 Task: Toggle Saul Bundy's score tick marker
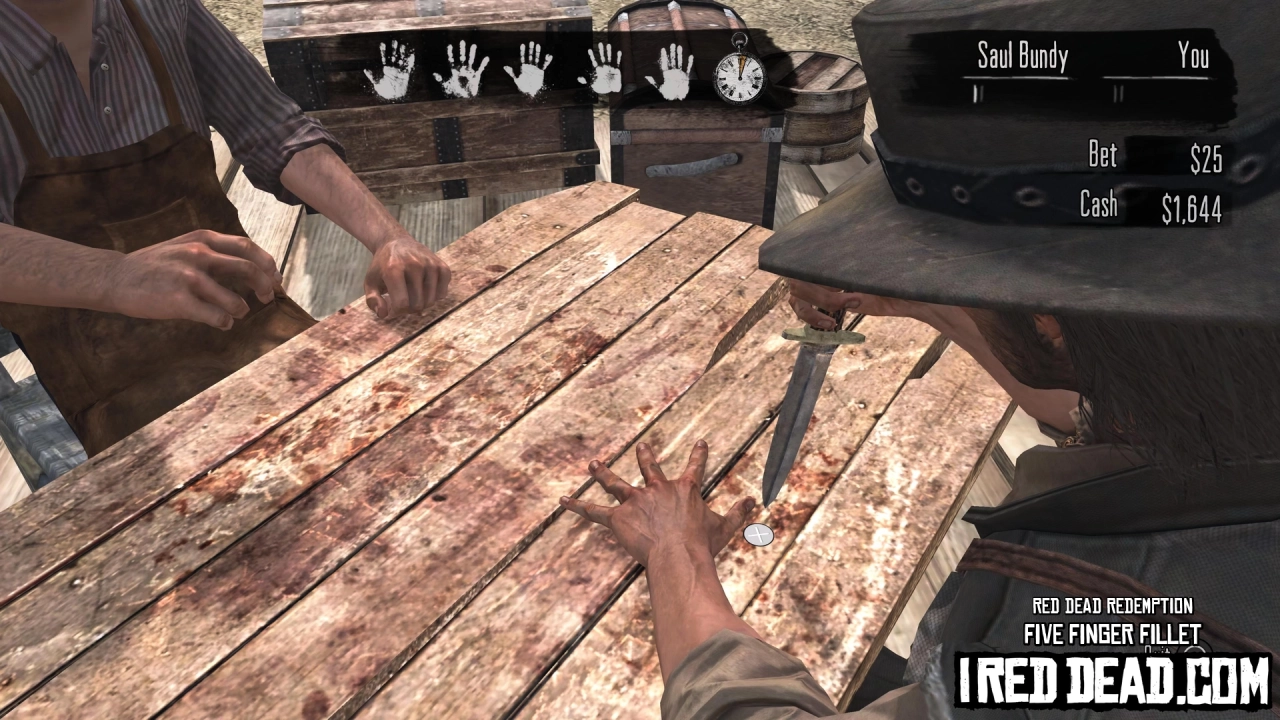(x=977, y=91)
